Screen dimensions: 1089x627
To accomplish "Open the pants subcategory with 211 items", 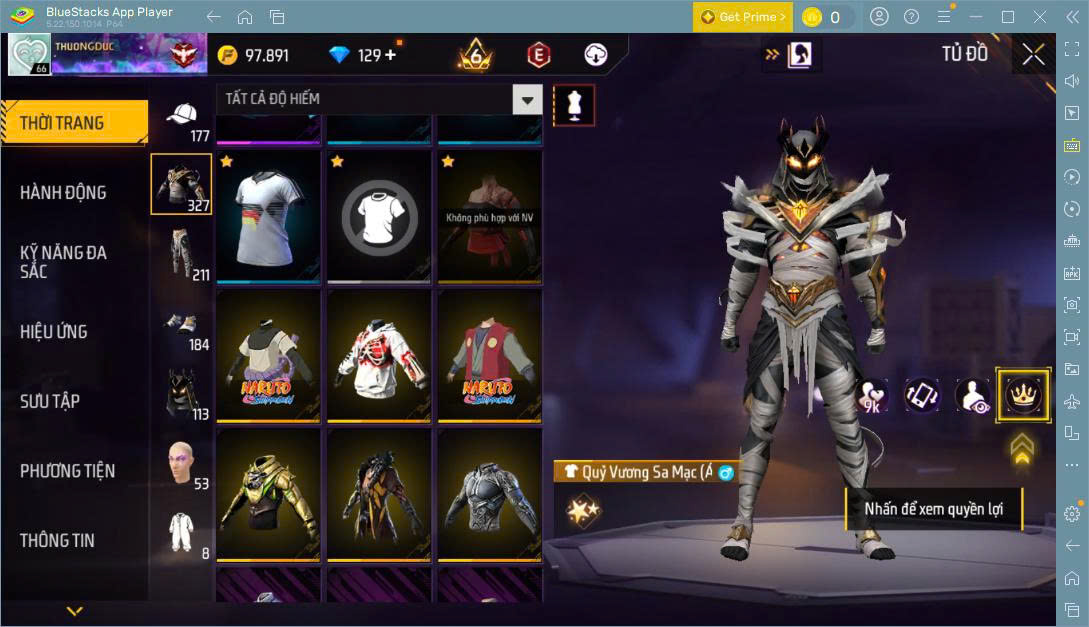I will pos(182,255).
